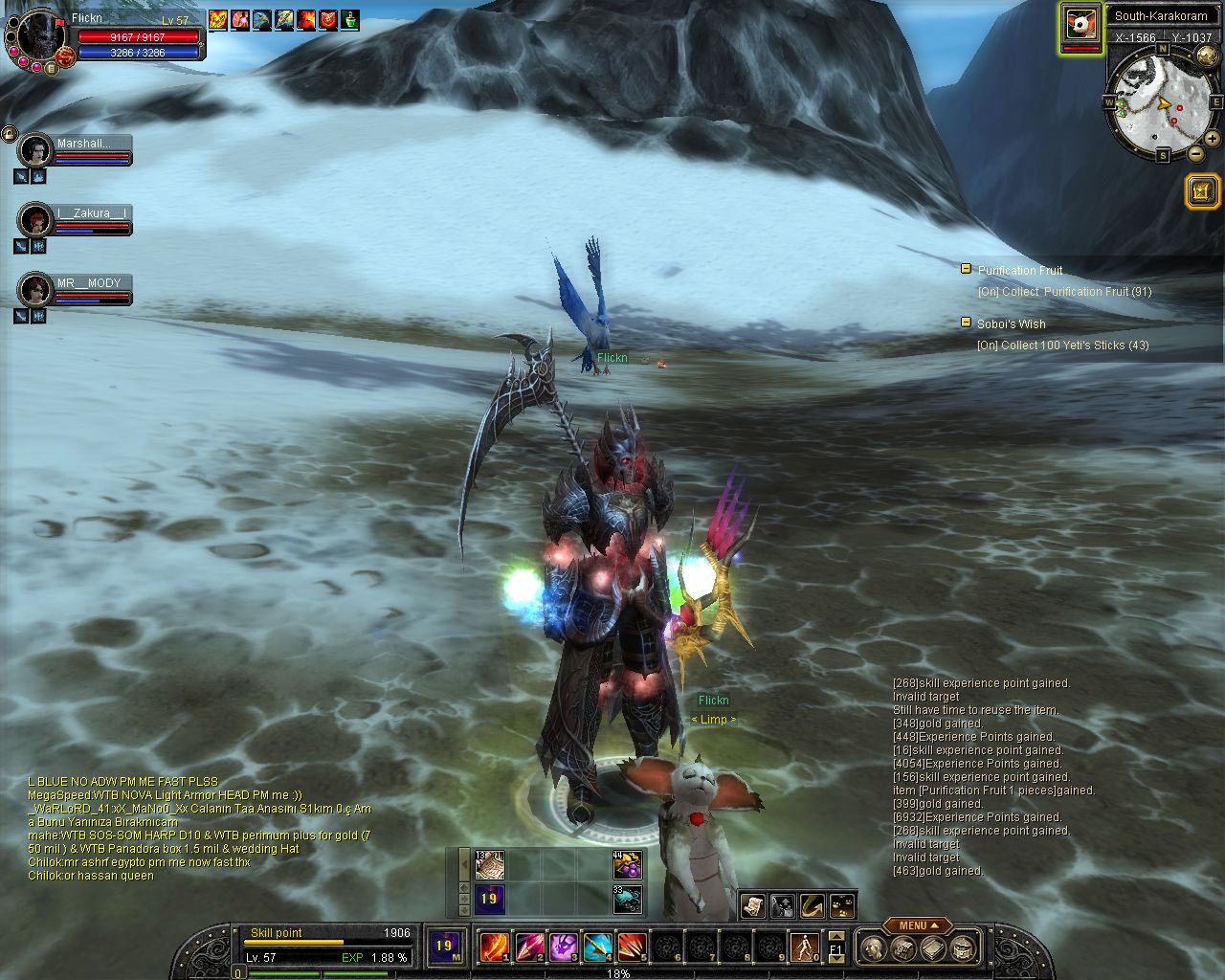The image size is (1225, 980).
Task: Select party member Marshall's portrait
Action: click(36, 150)
